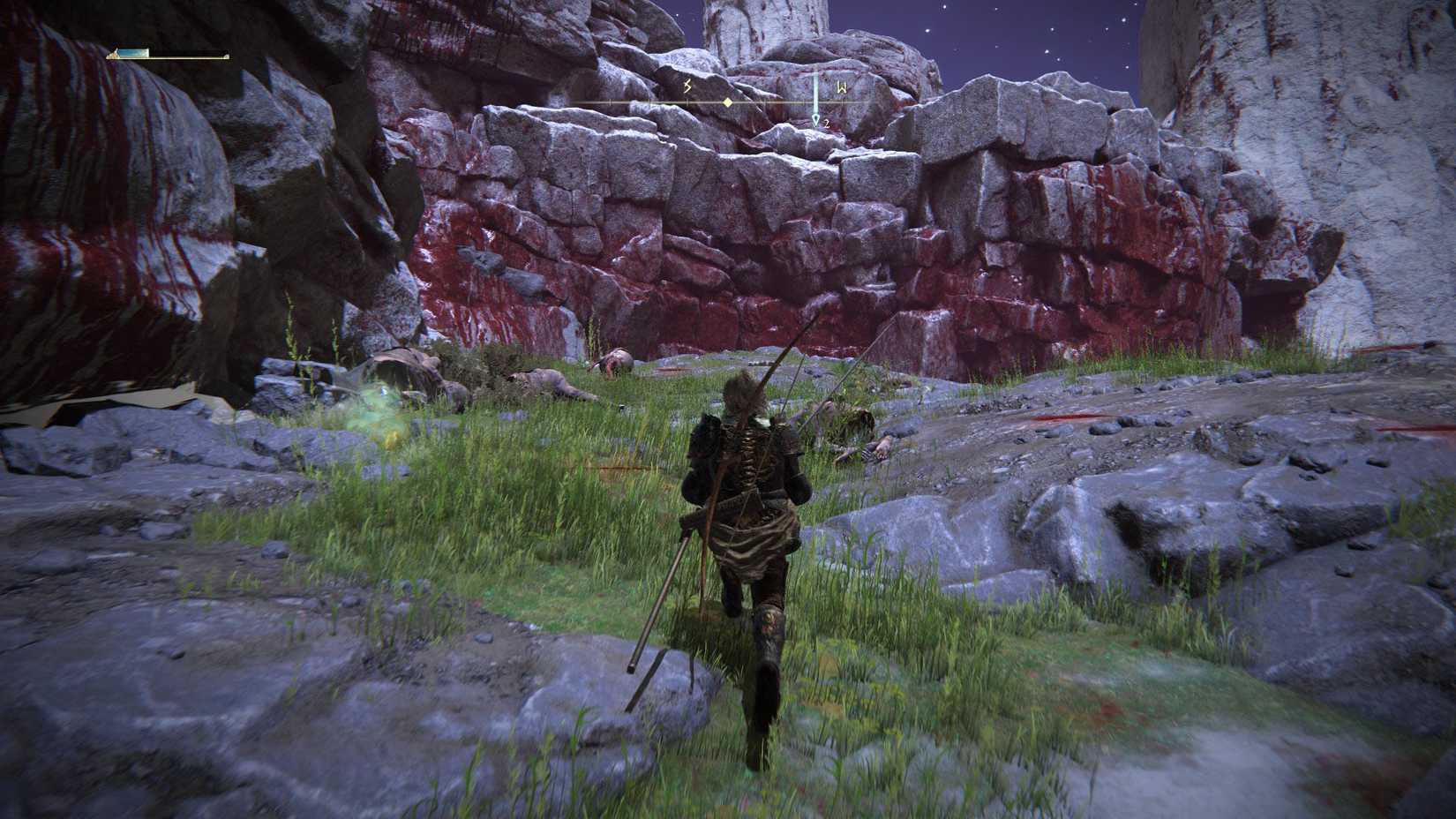Click the S cardinal marker on the compass
This screenshot has width=1456, height=819.
click(x=687, y=87)
